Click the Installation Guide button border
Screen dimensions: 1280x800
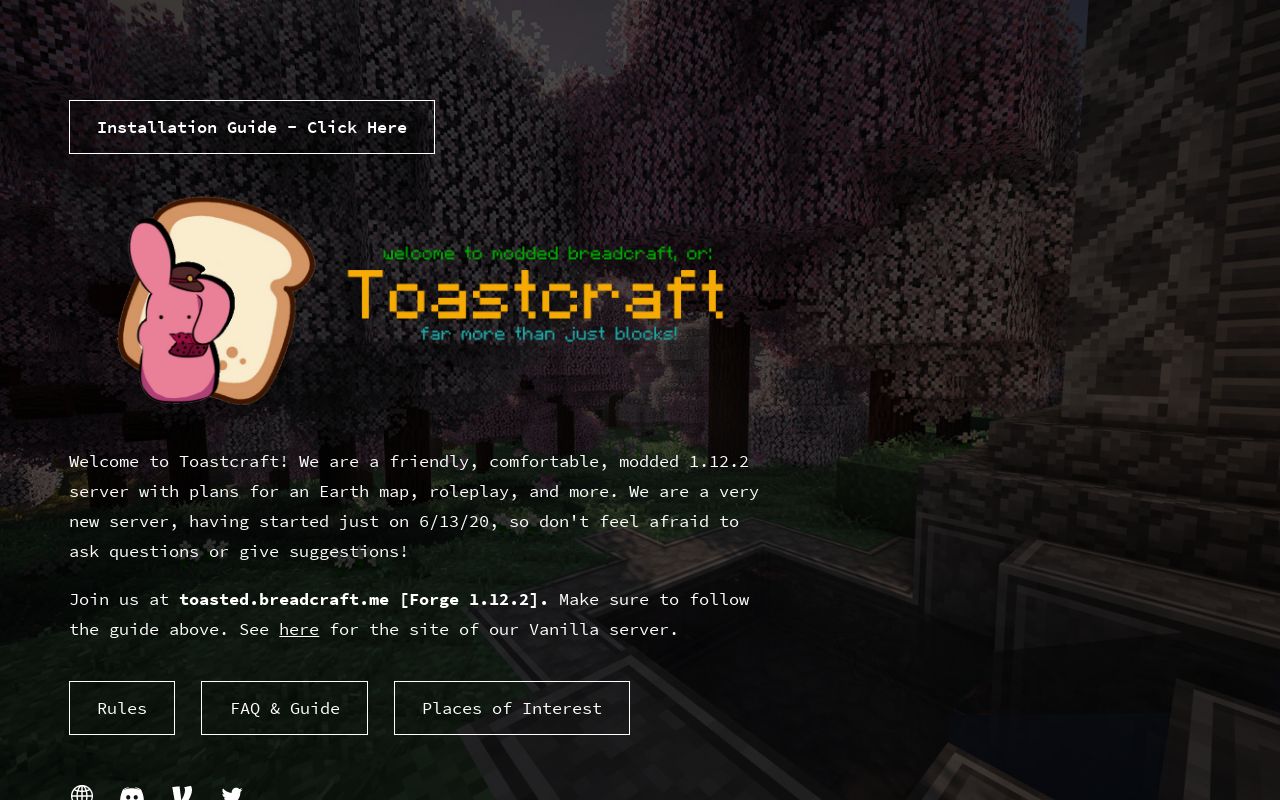point(251,102)
